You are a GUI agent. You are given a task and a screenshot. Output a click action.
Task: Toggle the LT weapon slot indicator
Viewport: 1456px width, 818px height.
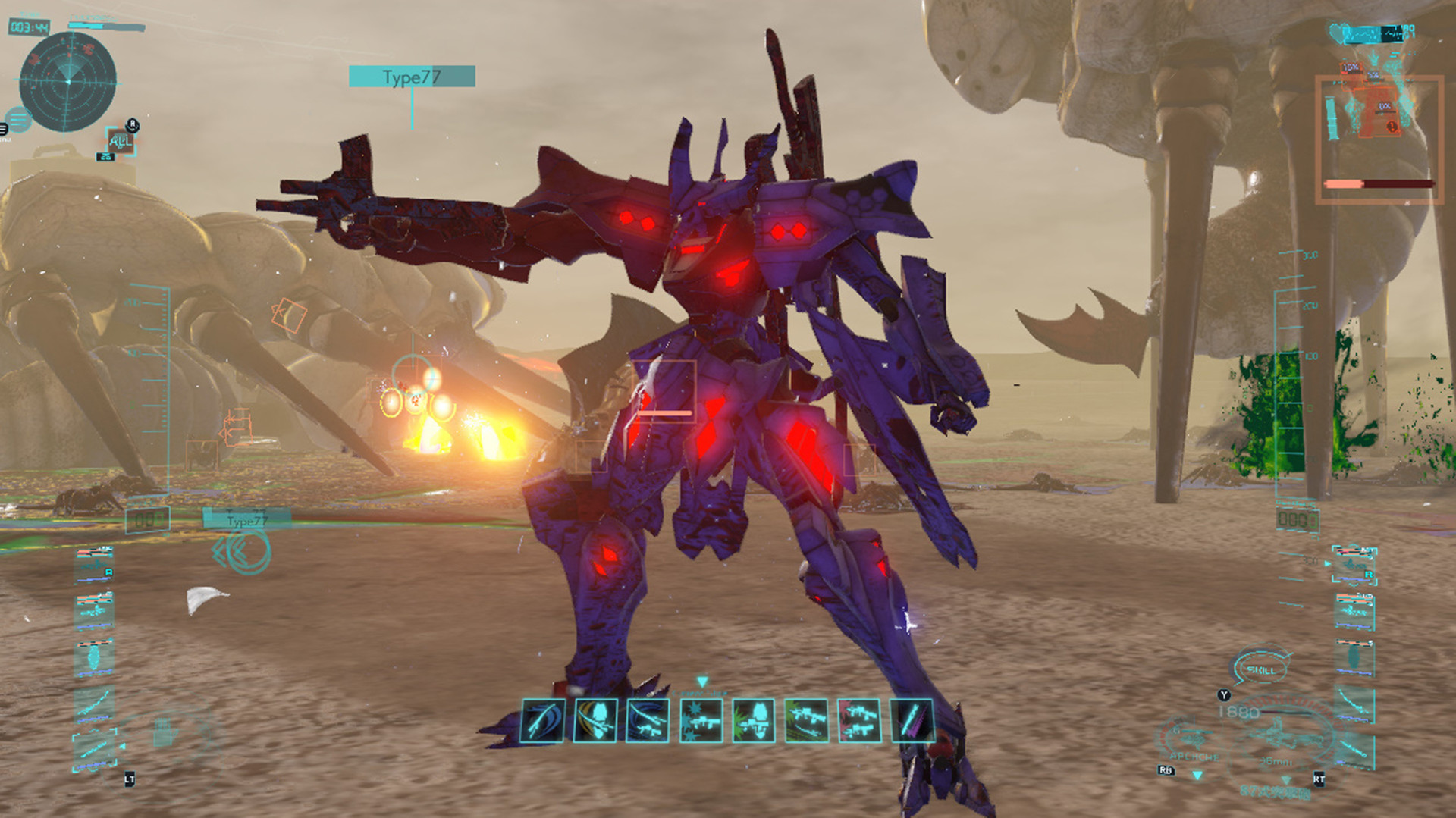(130, 779)
